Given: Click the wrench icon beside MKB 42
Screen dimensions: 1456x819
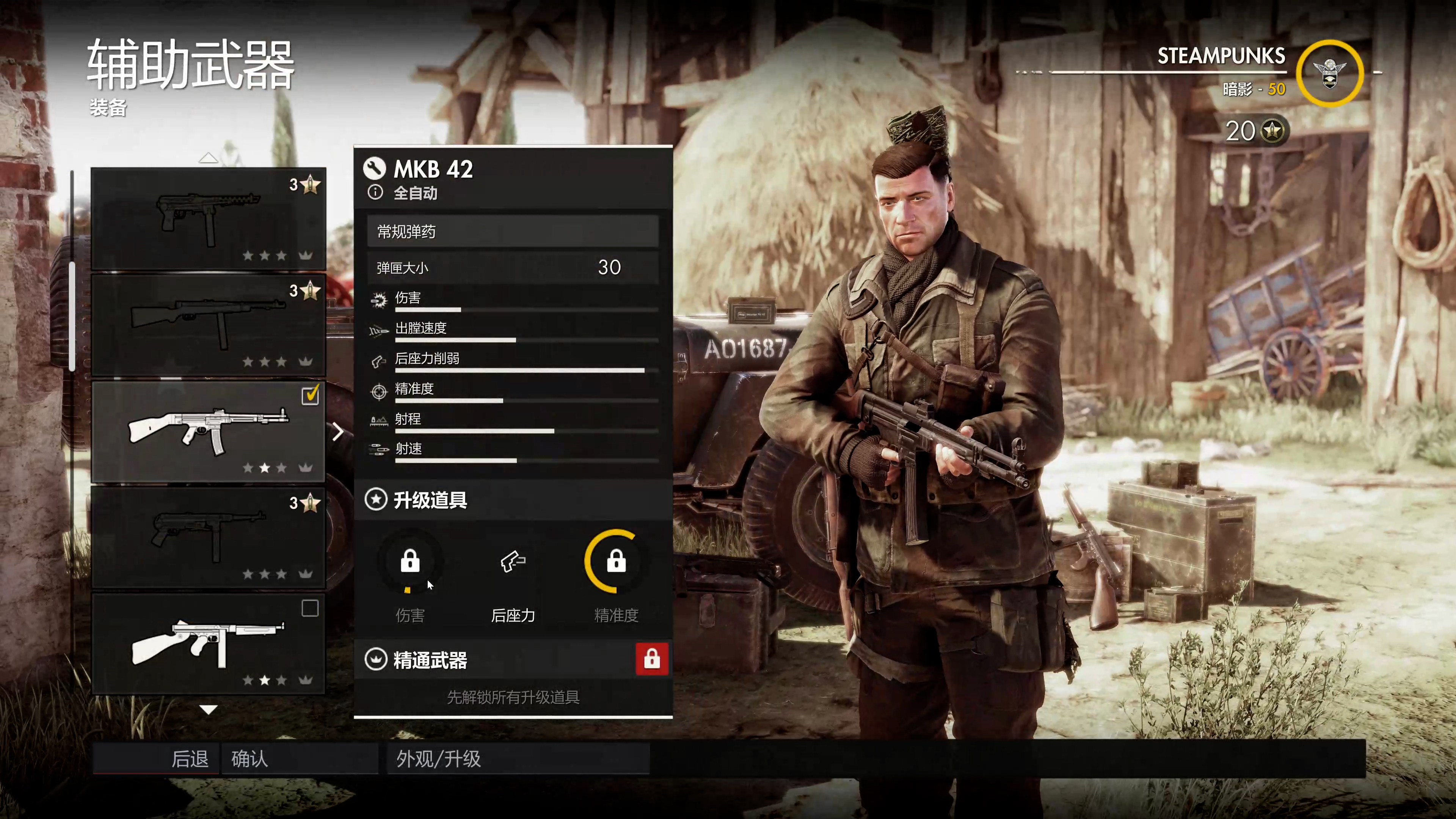Looking at the screenshot, I should 374,168.
